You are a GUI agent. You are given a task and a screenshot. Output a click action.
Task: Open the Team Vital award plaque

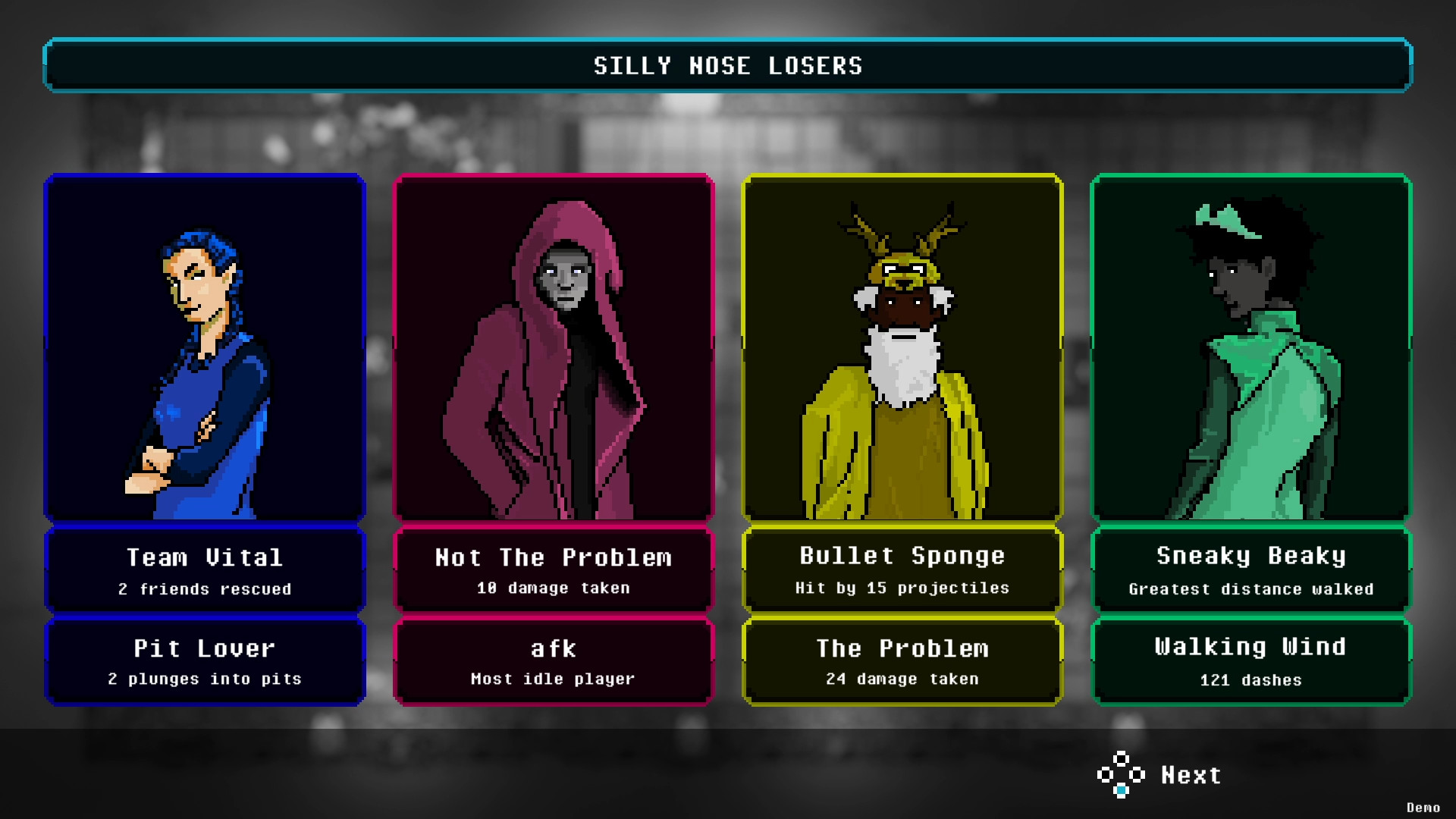(x=205, y=570)
